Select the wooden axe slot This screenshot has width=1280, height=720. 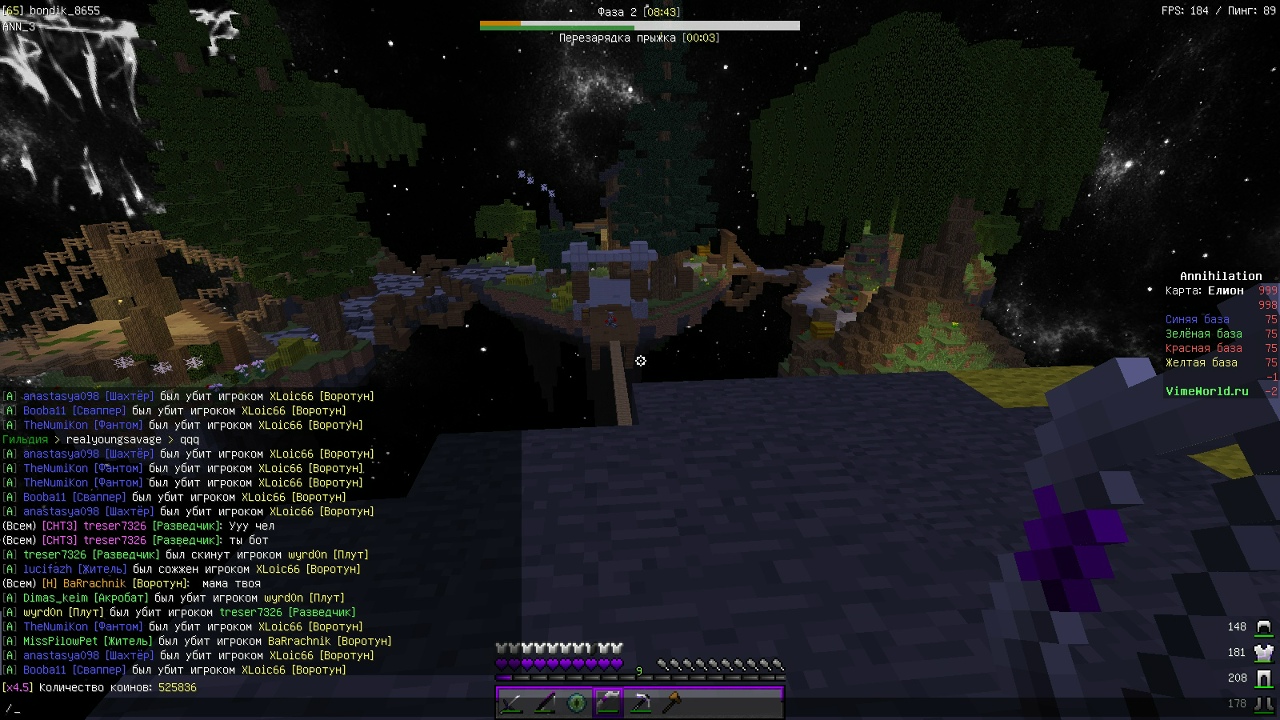click(x=673, y=703)
